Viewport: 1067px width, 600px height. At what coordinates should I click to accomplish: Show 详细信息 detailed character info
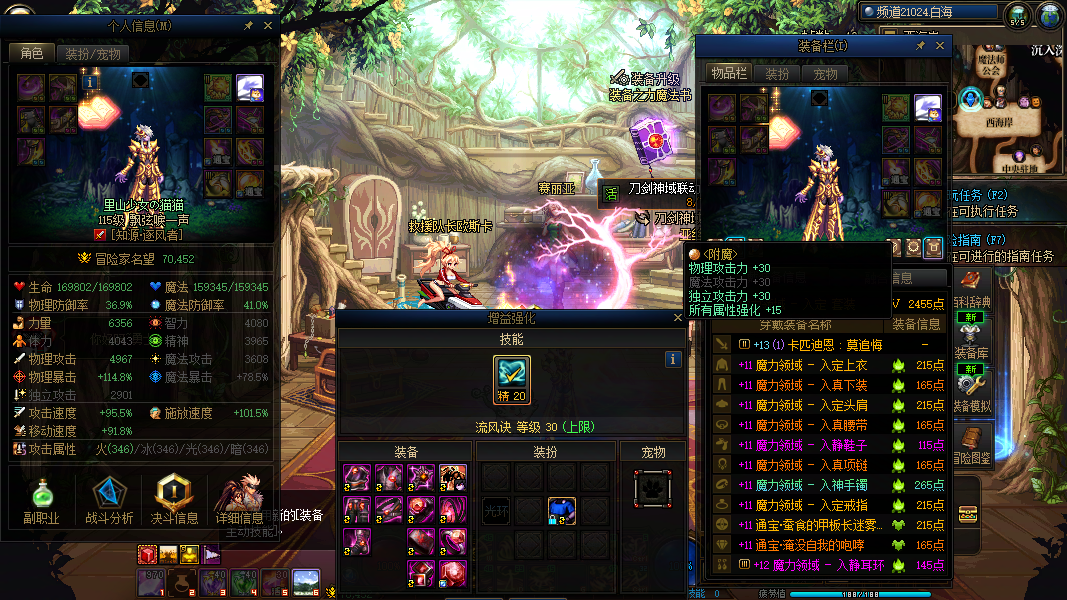[240, 498]
